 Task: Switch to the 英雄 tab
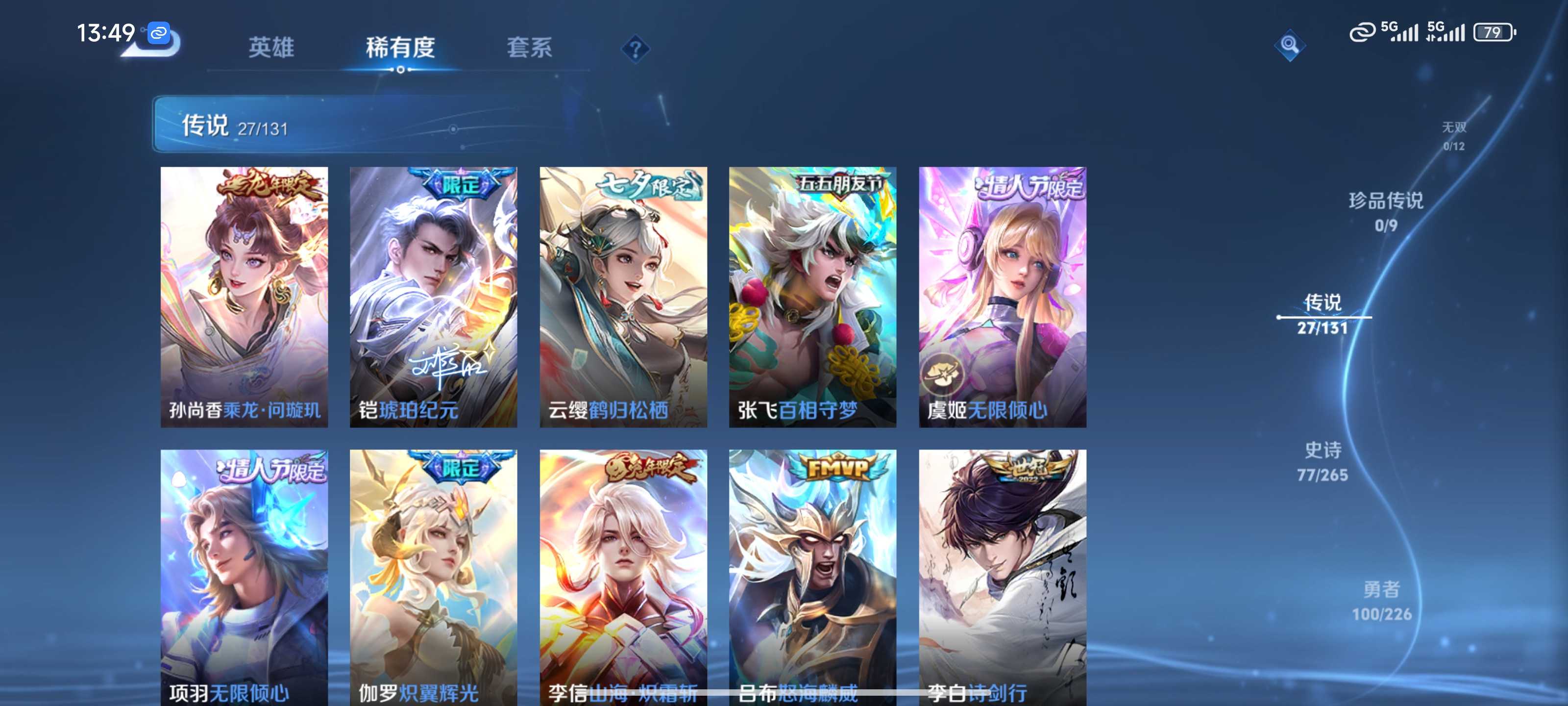[271, 48]
